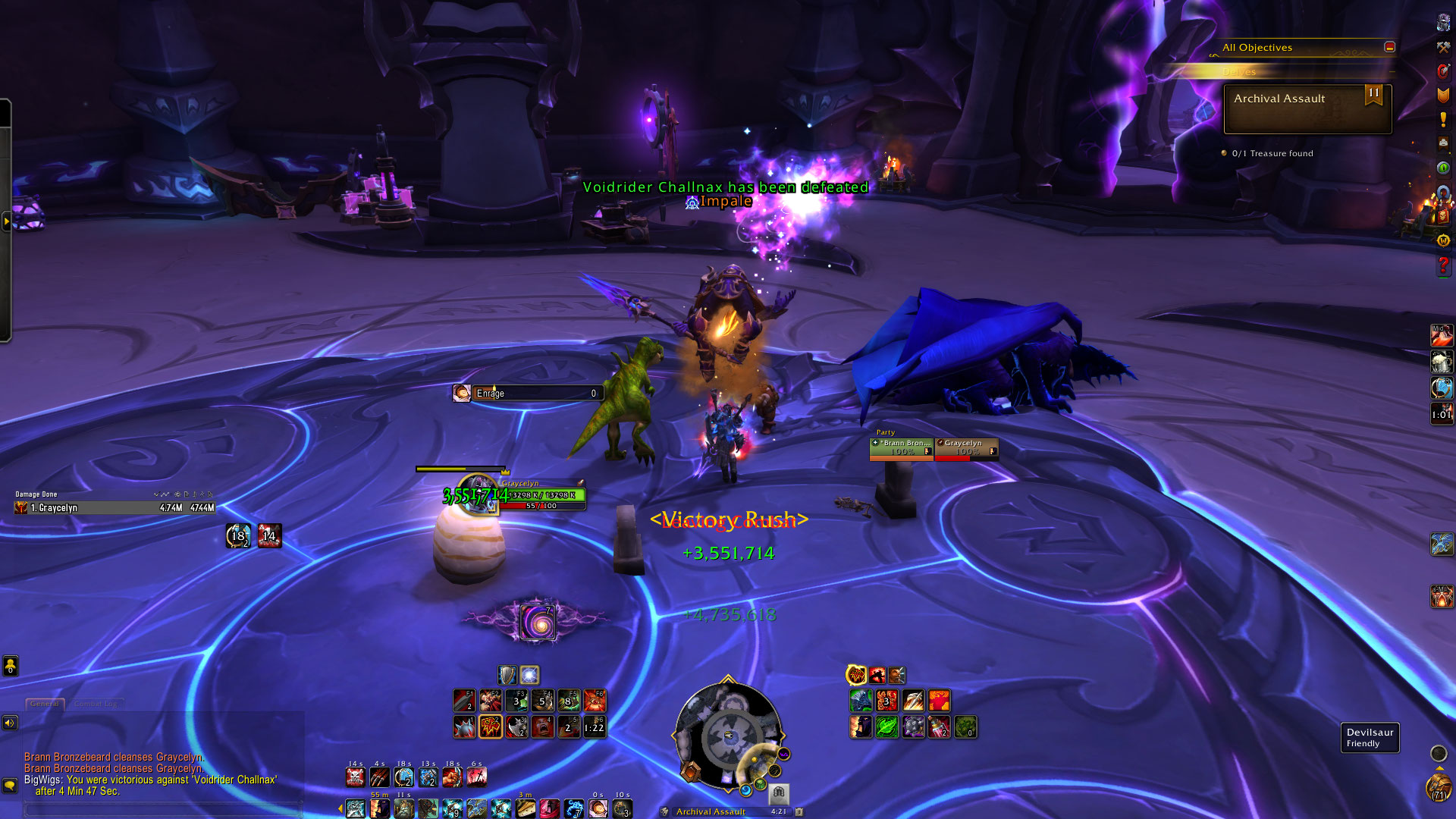Open the chat speech bubble menu
Image resolution: width=1456 pixels, height=819 pixels.
10,785
